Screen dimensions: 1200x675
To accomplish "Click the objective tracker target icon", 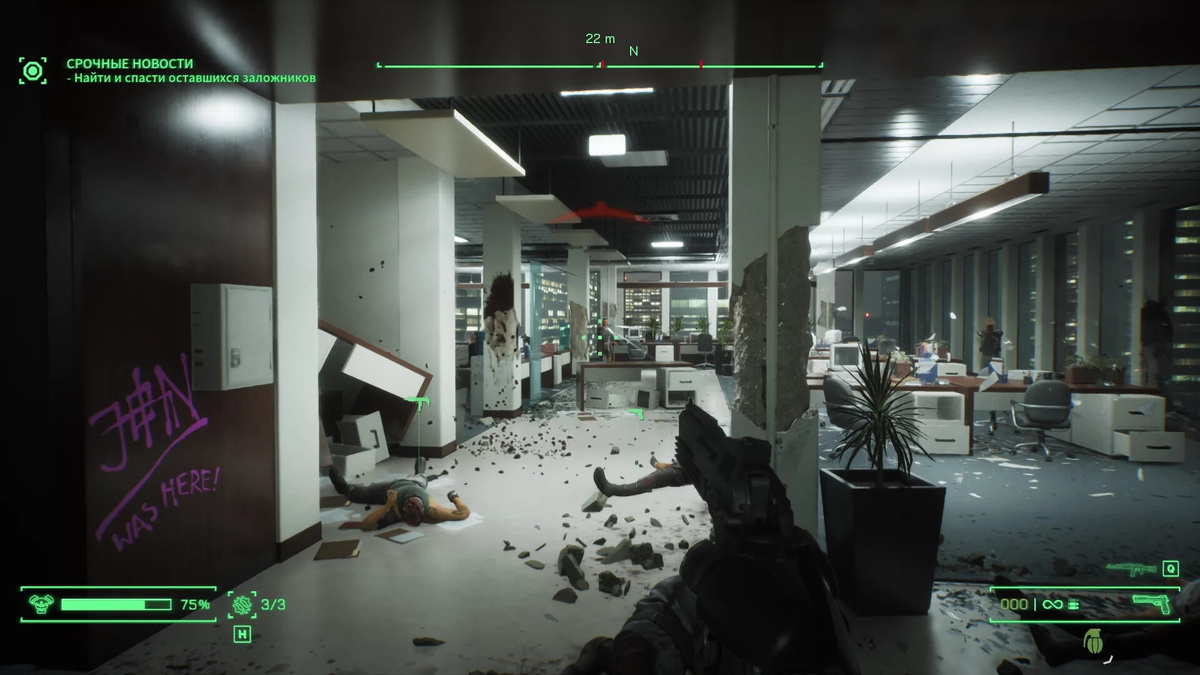I will pyautogui.click(x=33, y=70).
